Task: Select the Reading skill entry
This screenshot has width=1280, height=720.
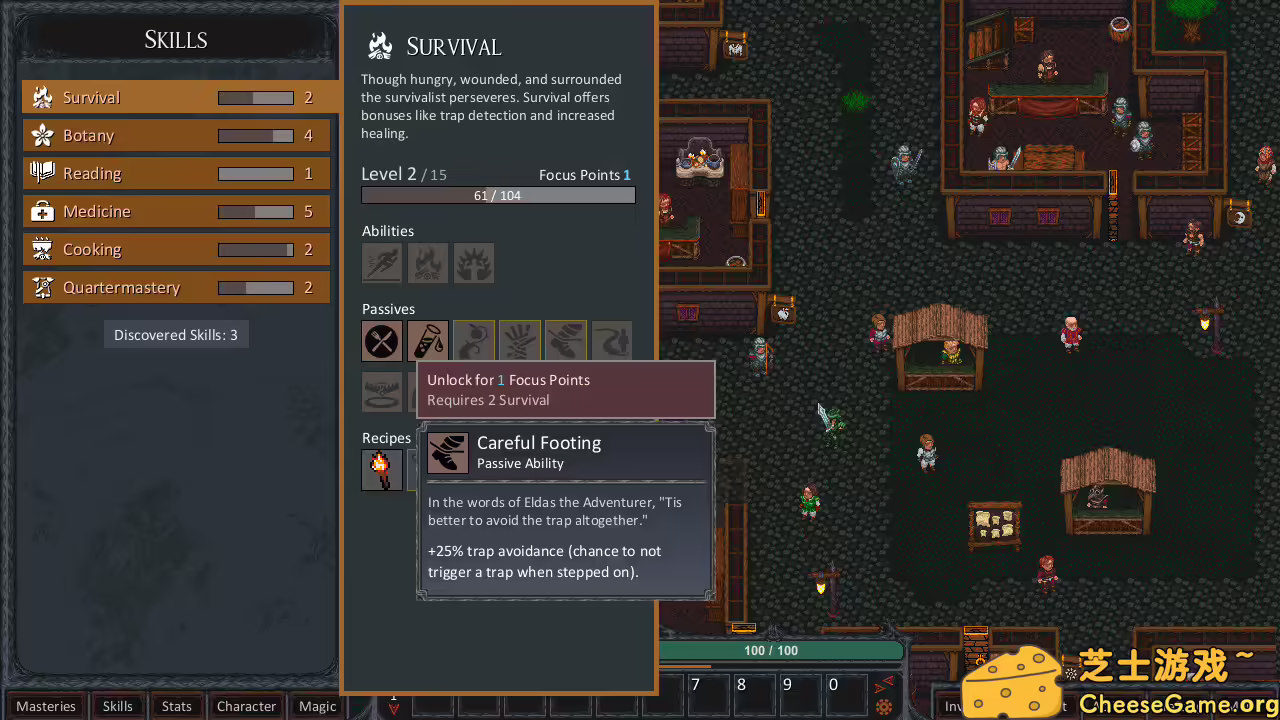Action: point(175,173)
